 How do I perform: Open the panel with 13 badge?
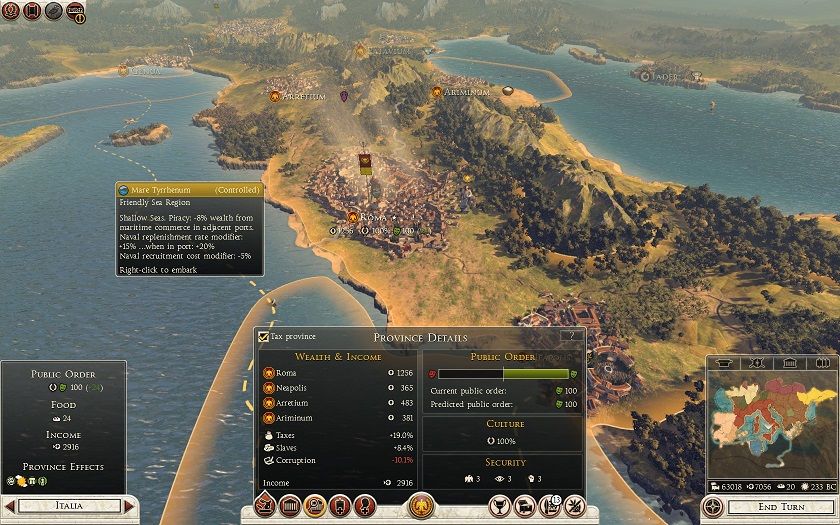tap(549, 506)
